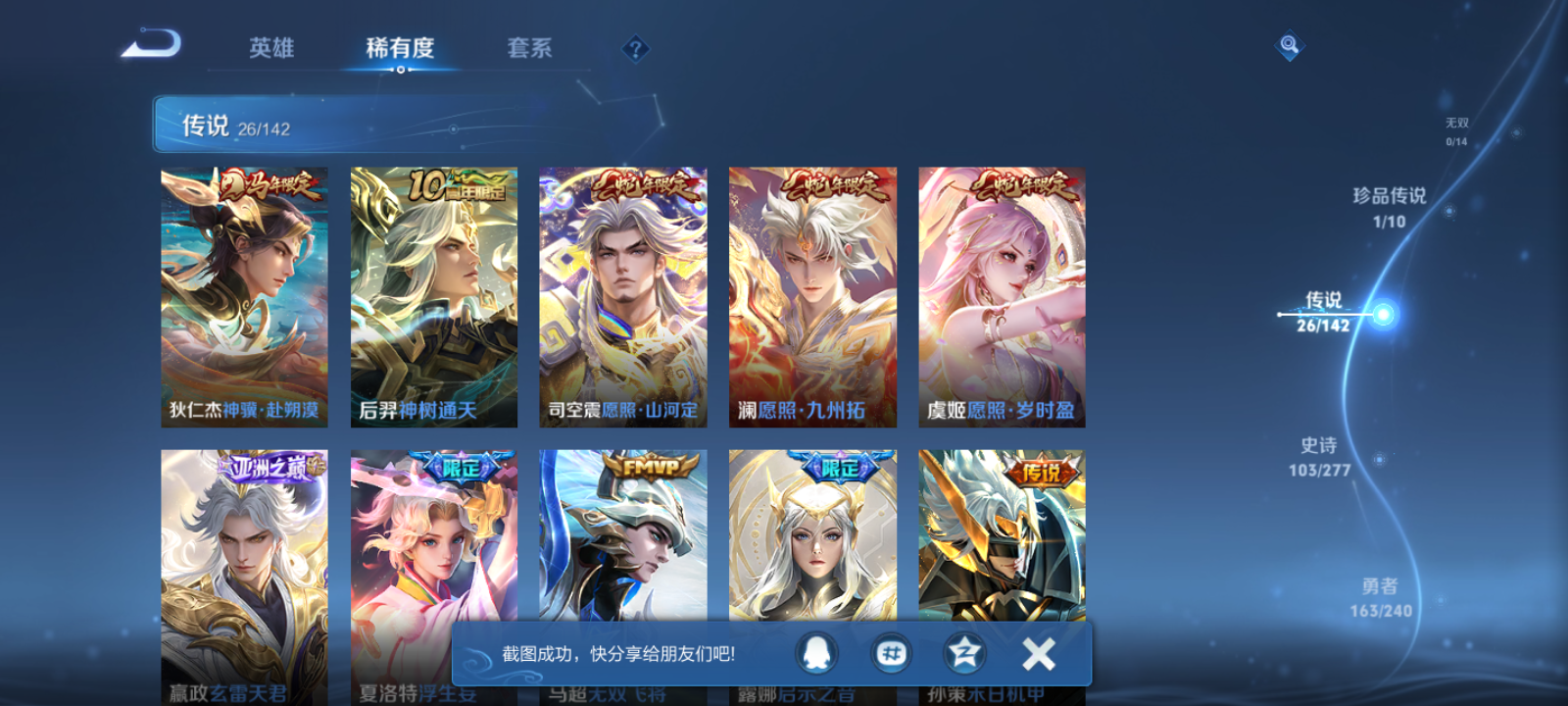
Task: Share to QZone via the star icon
Action: pyautogui.click(x=963, y=653)
